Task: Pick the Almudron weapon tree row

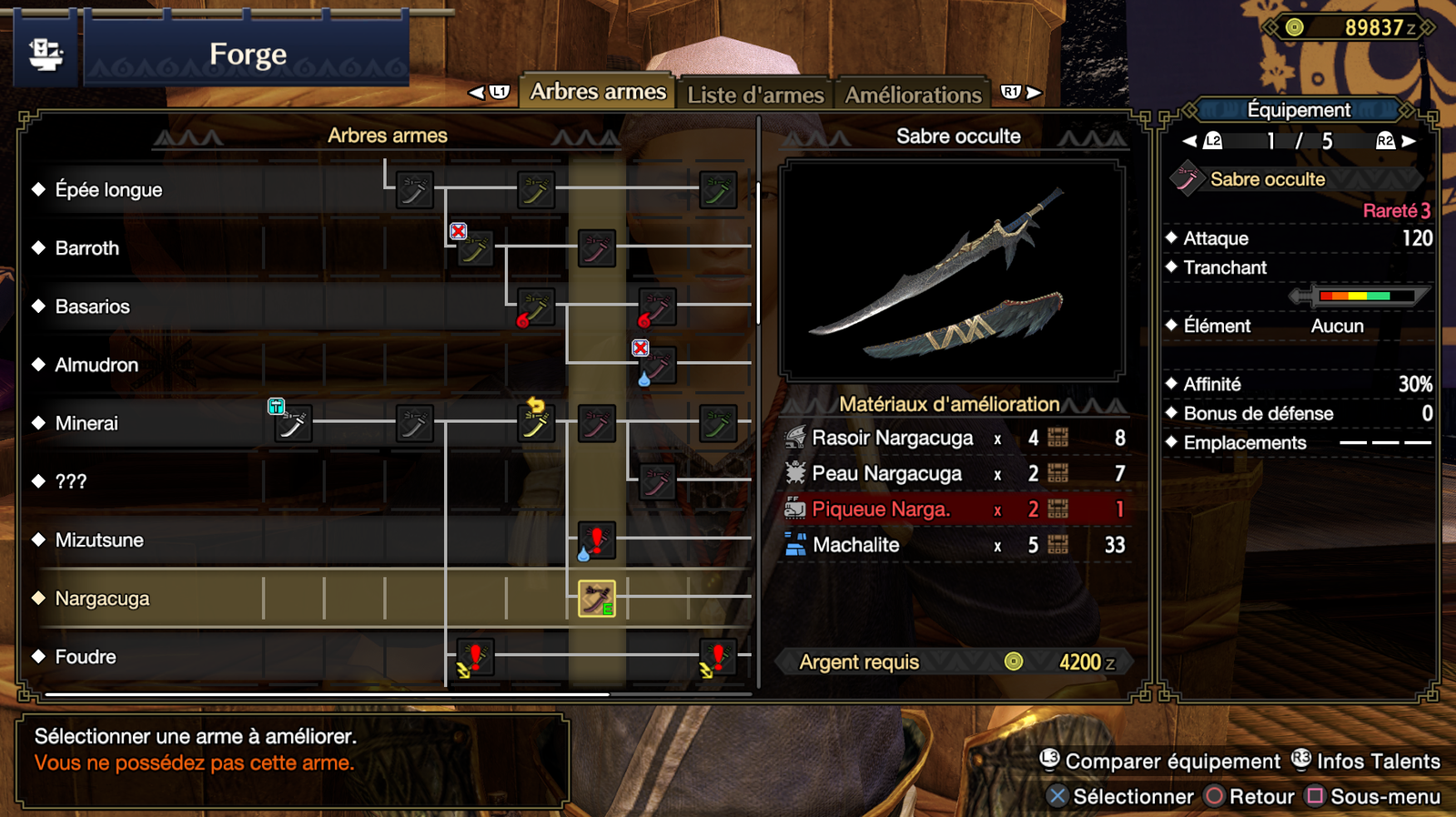Action: pos(97,365)
